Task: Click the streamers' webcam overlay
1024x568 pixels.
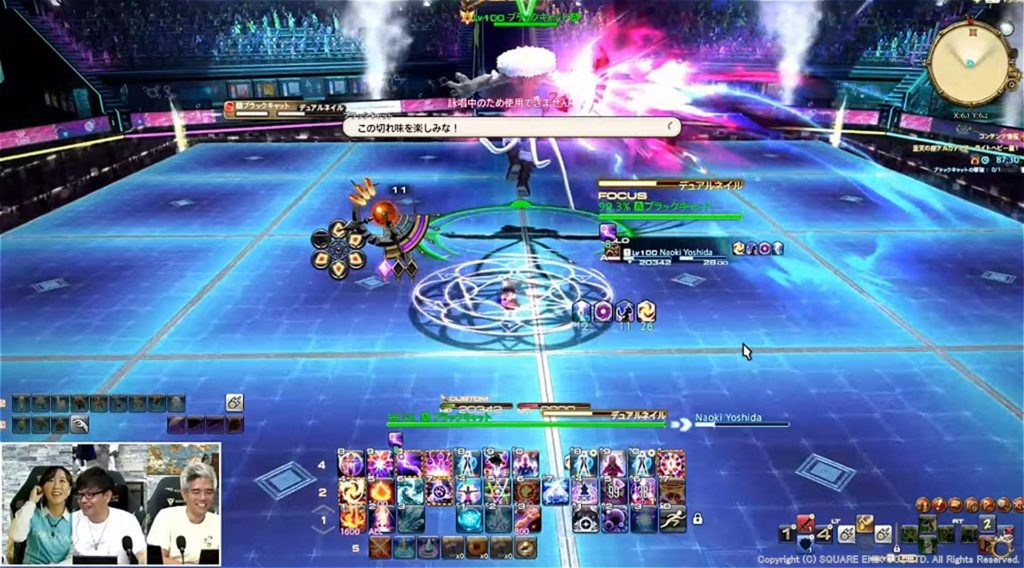Action: 111,504
